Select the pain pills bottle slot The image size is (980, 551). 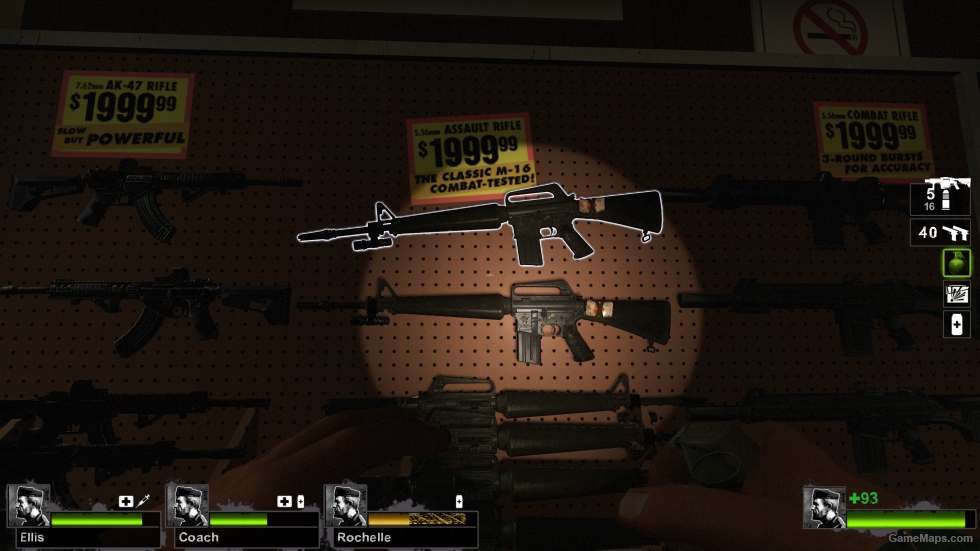coord(956,324)
